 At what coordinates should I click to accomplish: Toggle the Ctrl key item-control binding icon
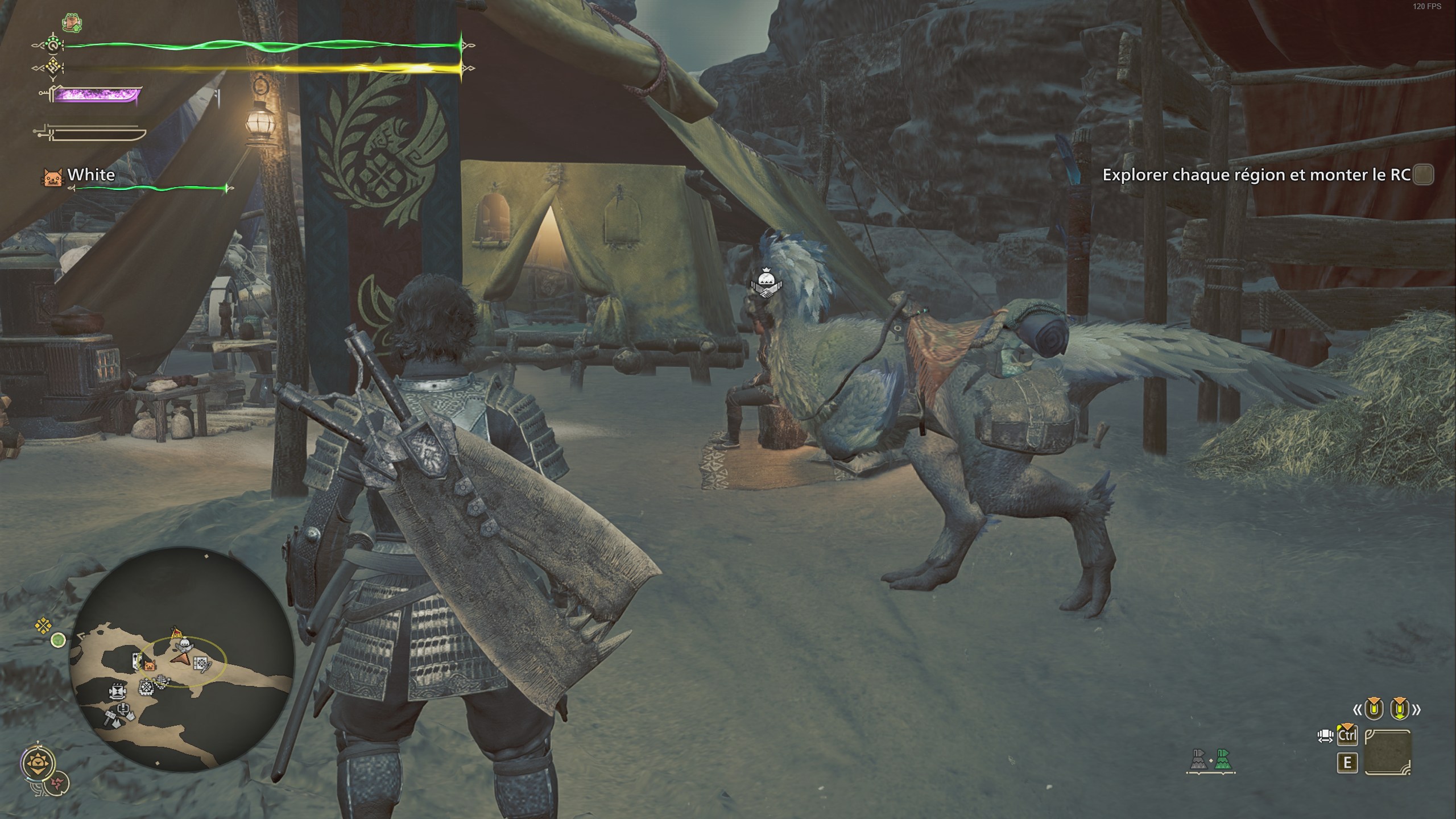(x=1347, y=735)
